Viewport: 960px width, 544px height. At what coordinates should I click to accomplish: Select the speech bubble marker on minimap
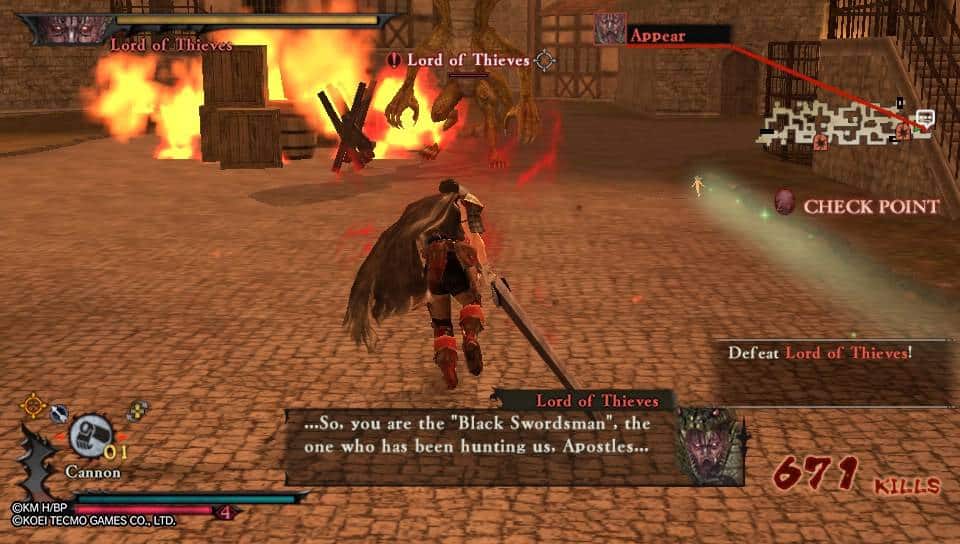point(924,117)
